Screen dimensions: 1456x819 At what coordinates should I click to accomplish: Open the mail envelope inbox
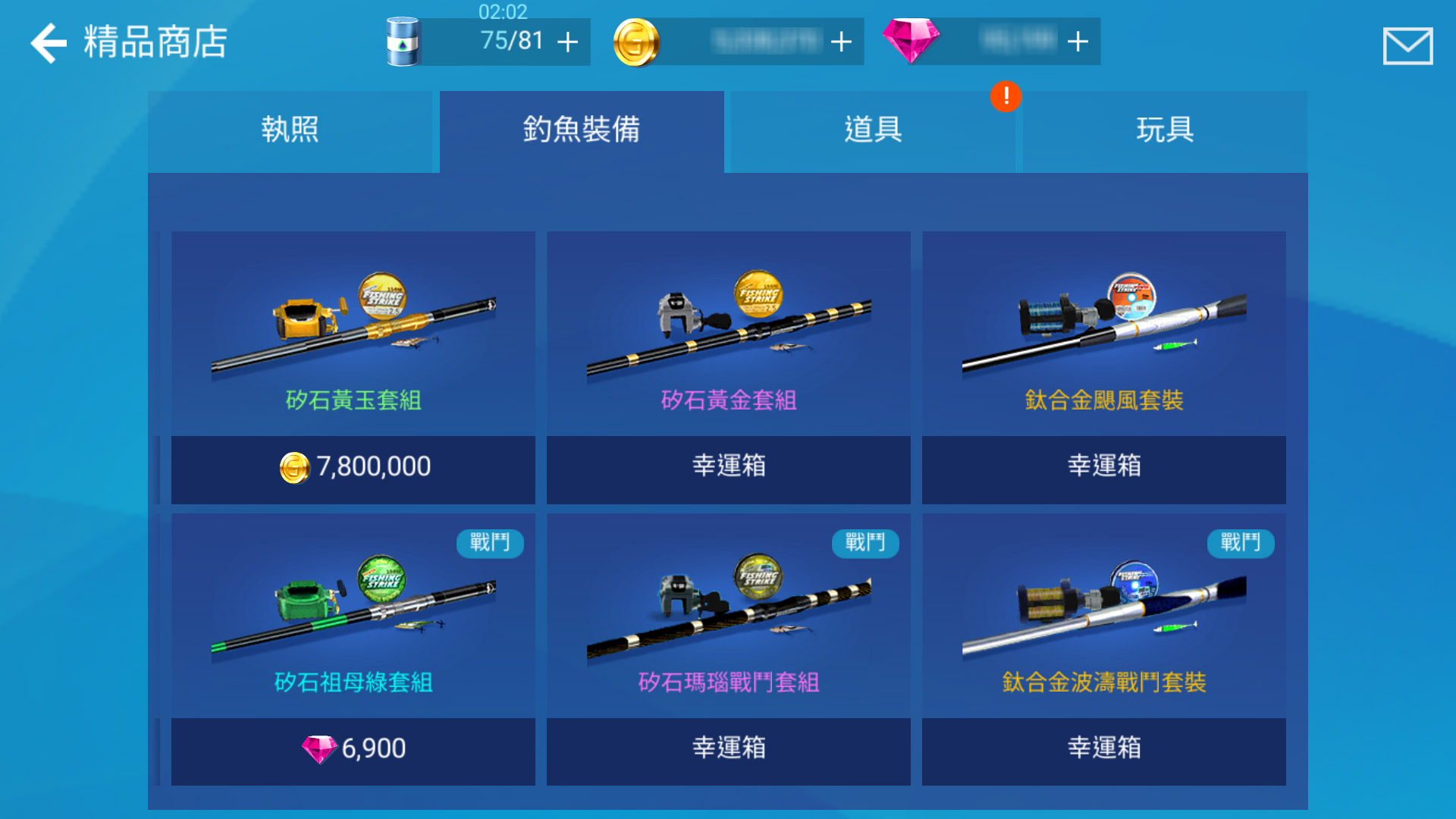pyautogui.click(x=1407, y=45)
